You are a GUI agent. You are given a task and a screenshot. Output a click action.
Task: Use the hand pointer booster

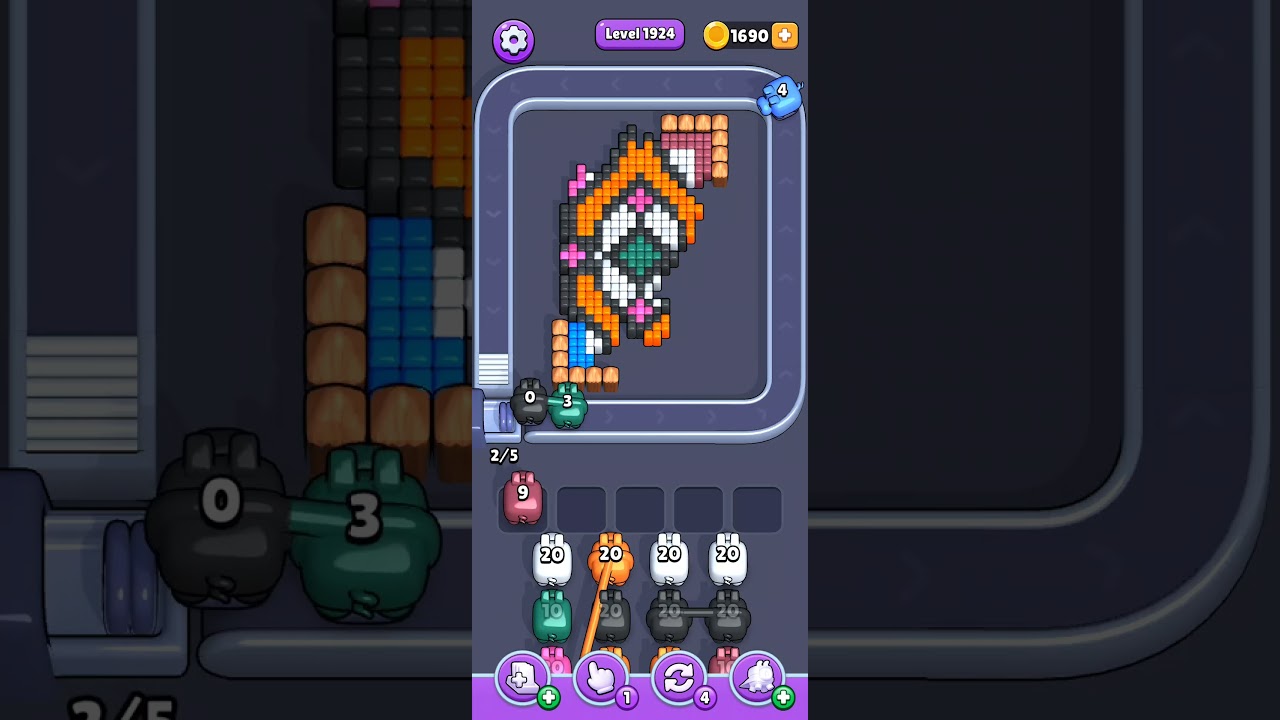[601, 678]
